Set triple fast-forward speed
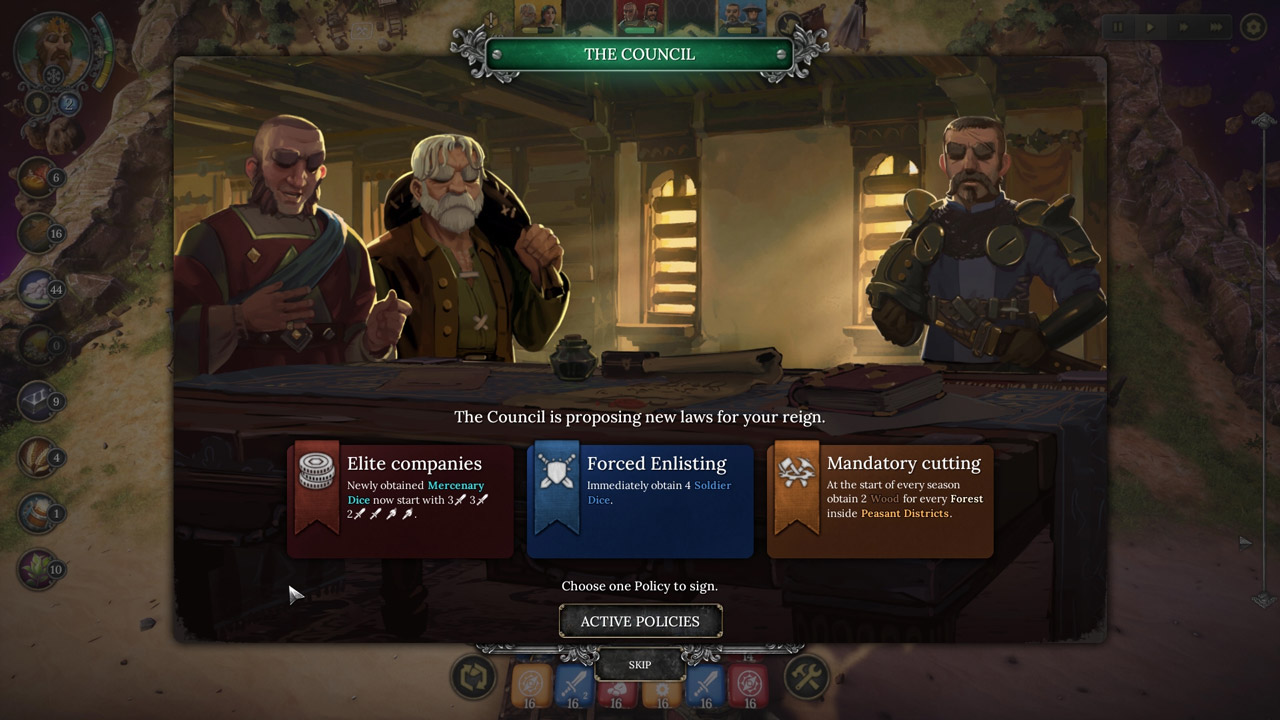 point(1216,27)
